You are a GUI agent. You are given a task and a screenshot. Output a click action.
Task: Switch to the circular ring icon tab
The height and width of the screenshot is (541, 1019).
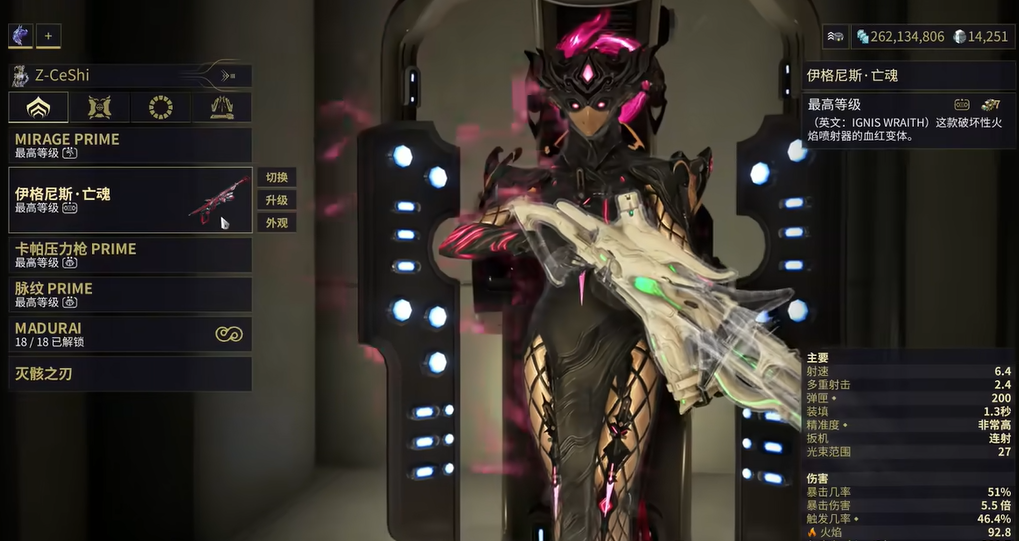[x=160, y=107]
